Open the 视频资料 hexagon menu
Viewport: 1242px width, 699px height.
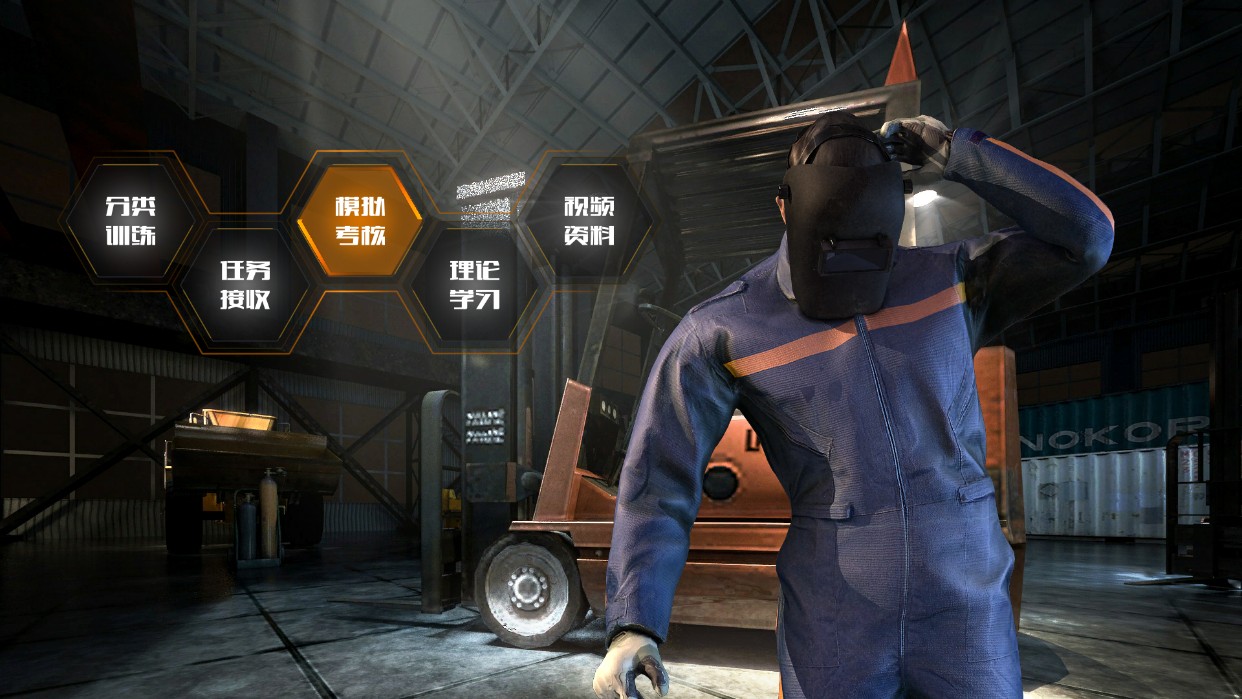[x=588, y=220]
